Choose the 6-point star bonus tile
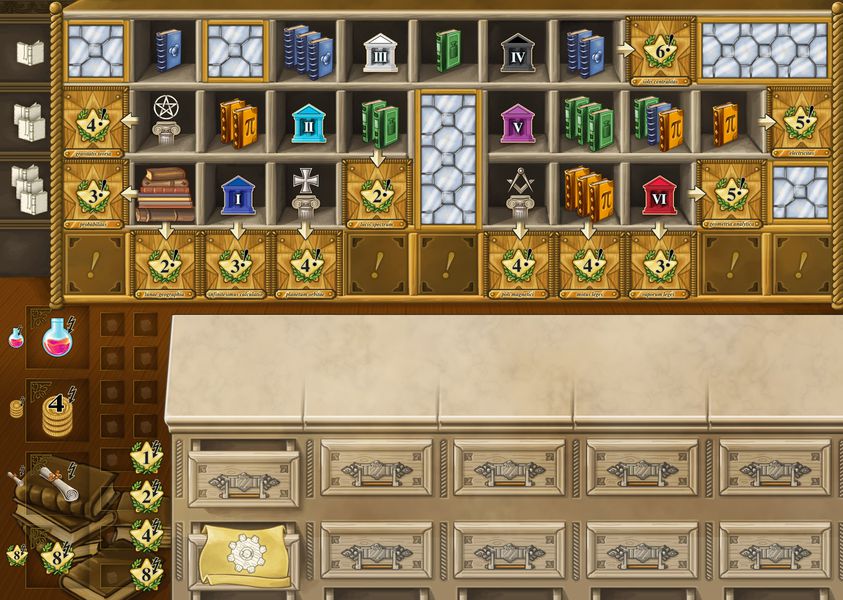 click(659, 49)
